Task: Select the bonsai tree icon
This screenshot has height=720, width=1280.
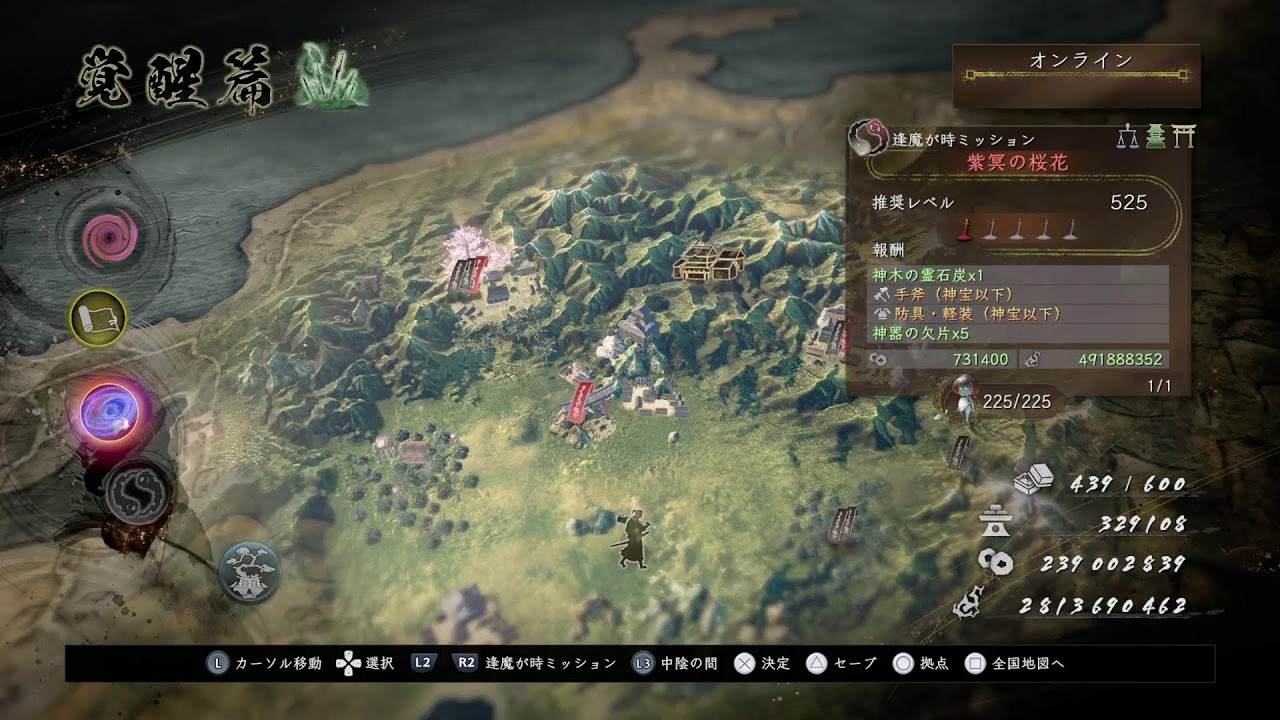Action: [248, 572]
